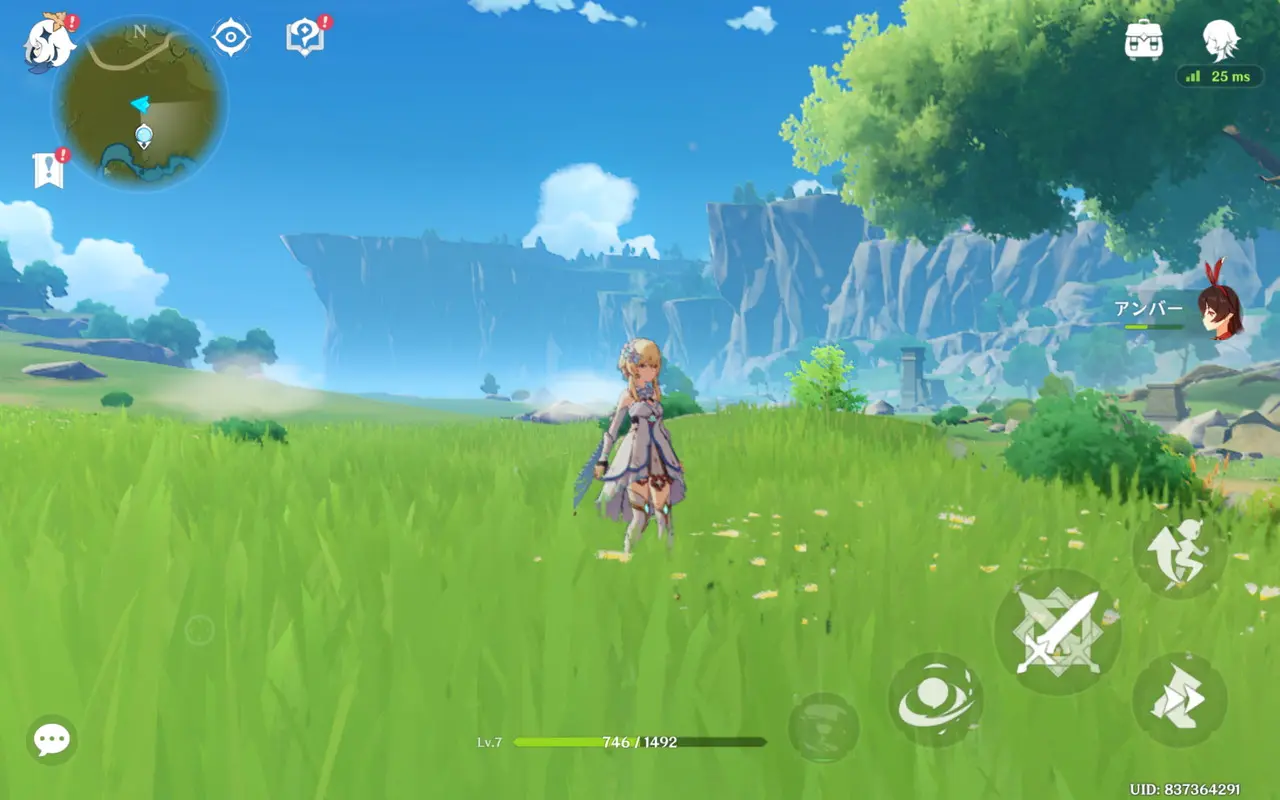Tap the sprint dash button
1280x800 pixels.
(1179, 700)
